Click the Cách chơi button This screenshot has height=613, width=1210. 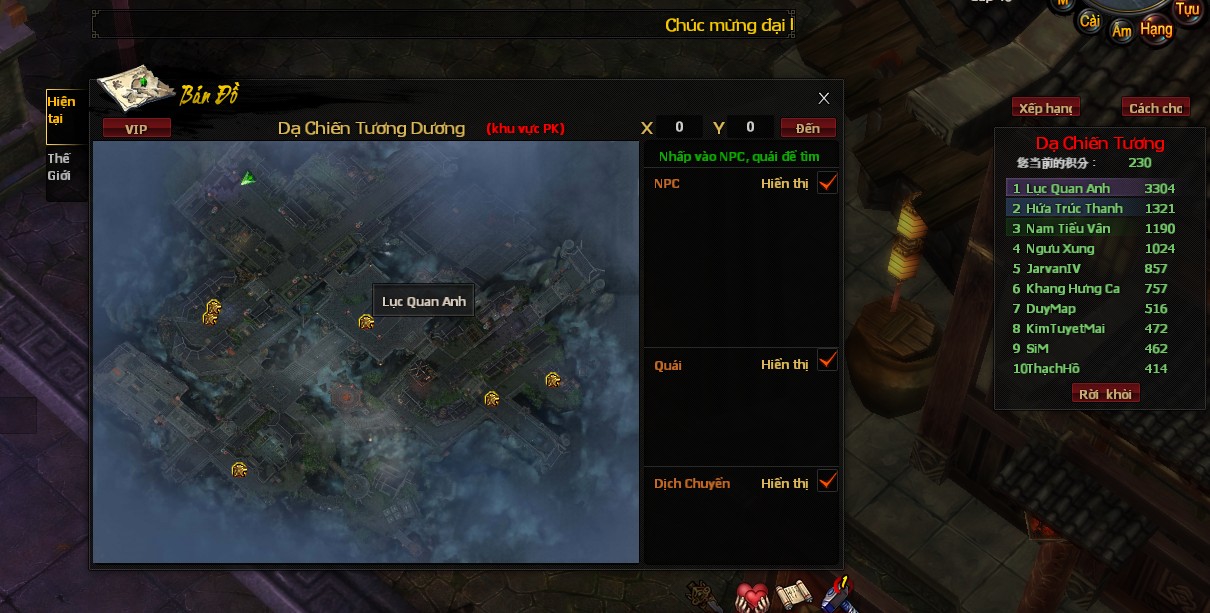click(1155, 108)
